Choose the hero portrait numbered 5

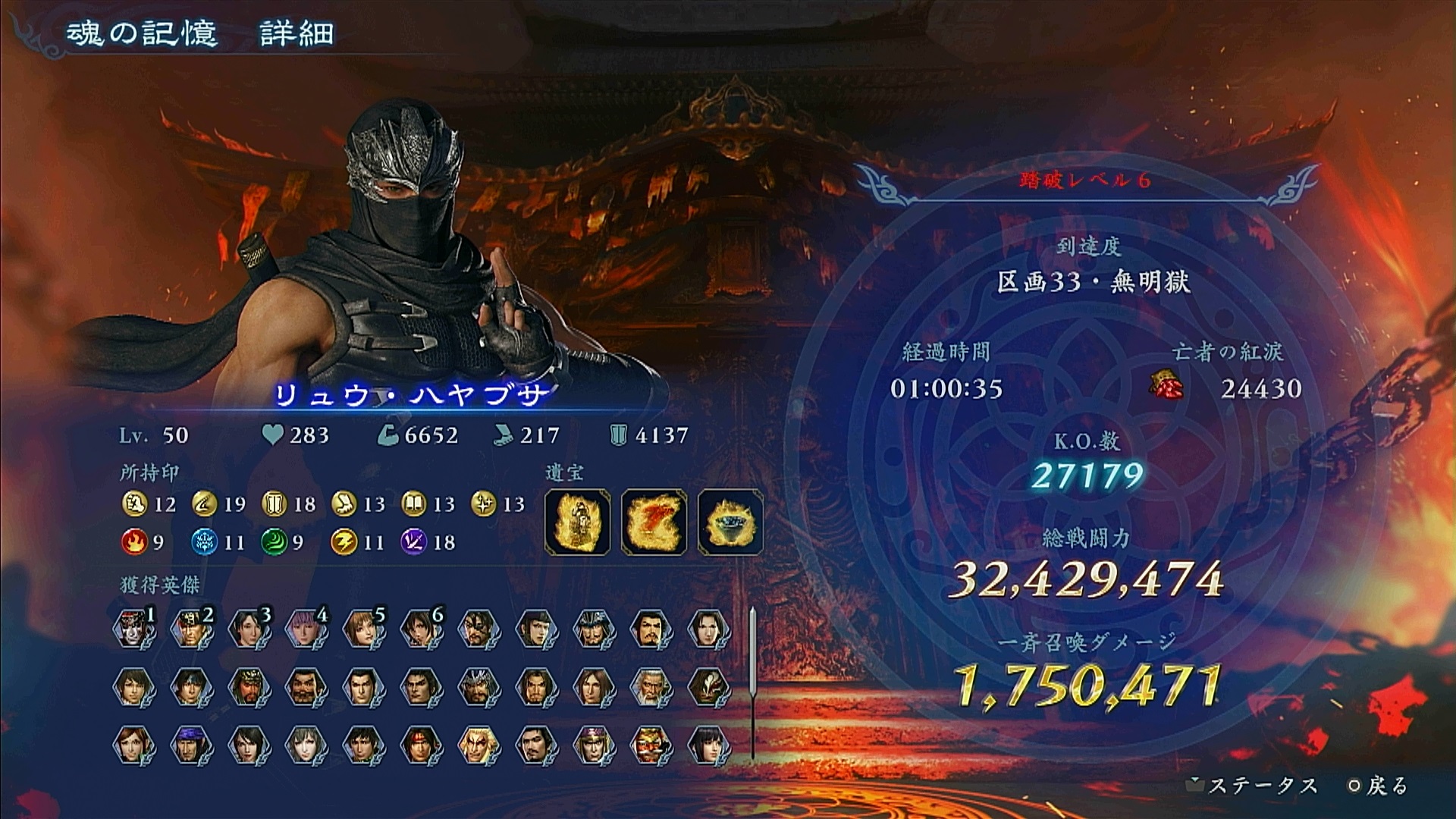[363, 629]
